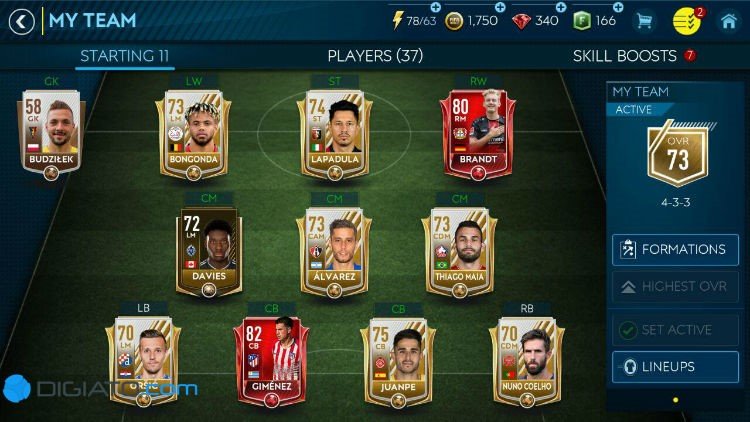This screenshot has width=750, height=422.
Task: Open the Formations menu
Action: pos(675,249)
